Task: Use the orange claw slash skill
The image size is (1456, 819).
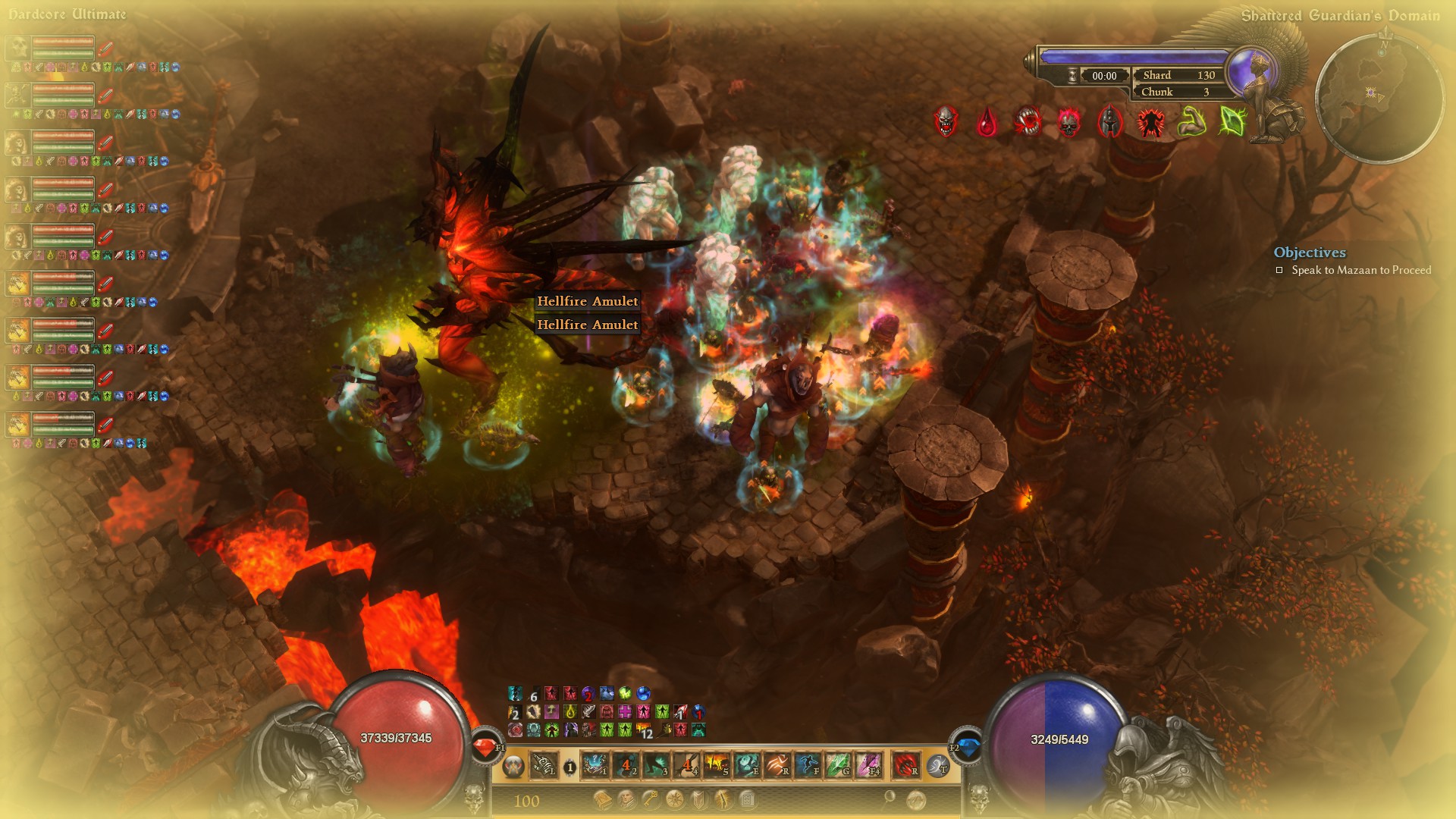Action: (777, 766)
